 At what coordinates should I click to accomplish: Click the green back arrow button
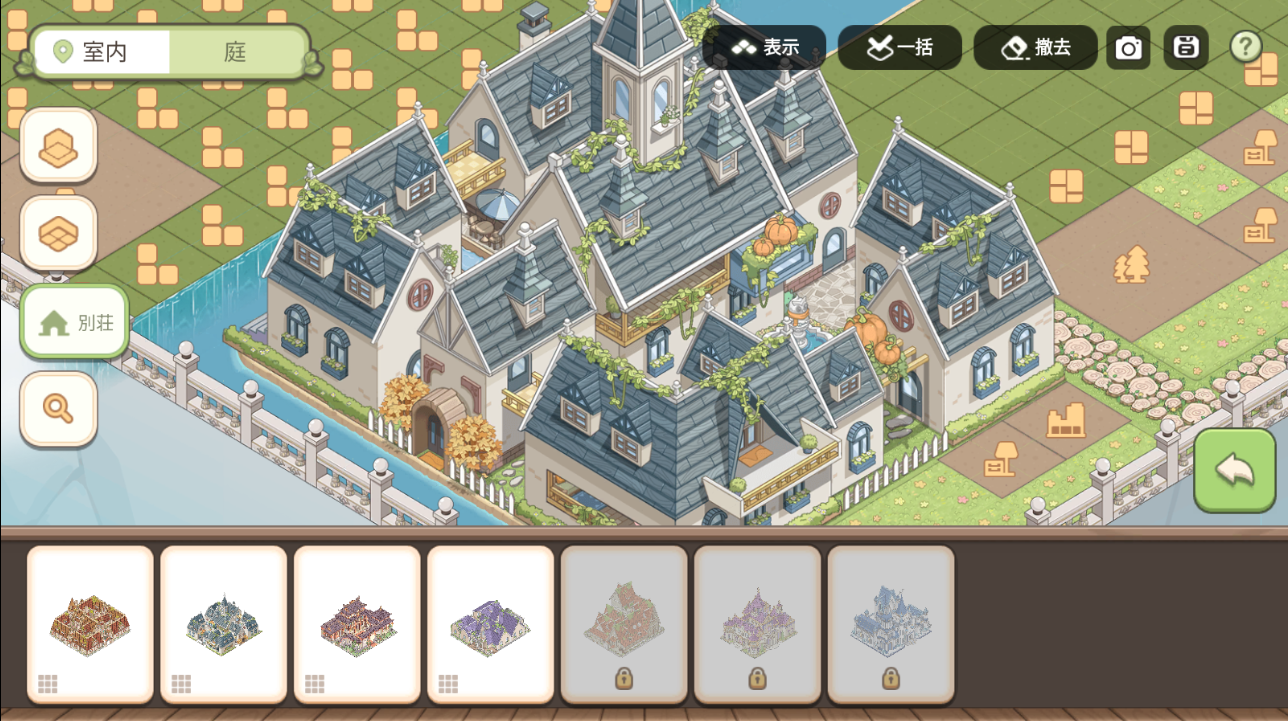(1235, 471)
